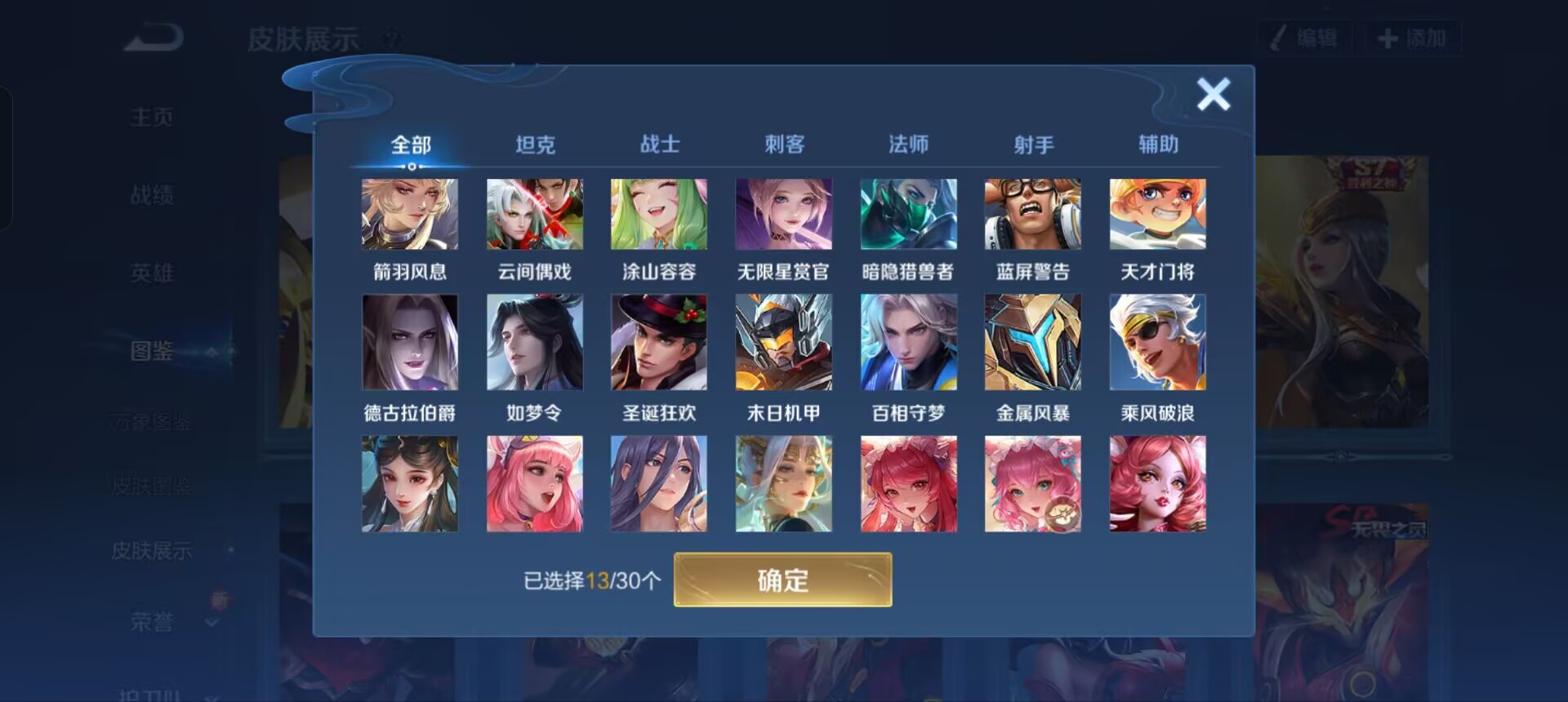Viewport: 1568px width, 702px height.
Task: Click the back arrow at top left
Action: click(151, 37)
